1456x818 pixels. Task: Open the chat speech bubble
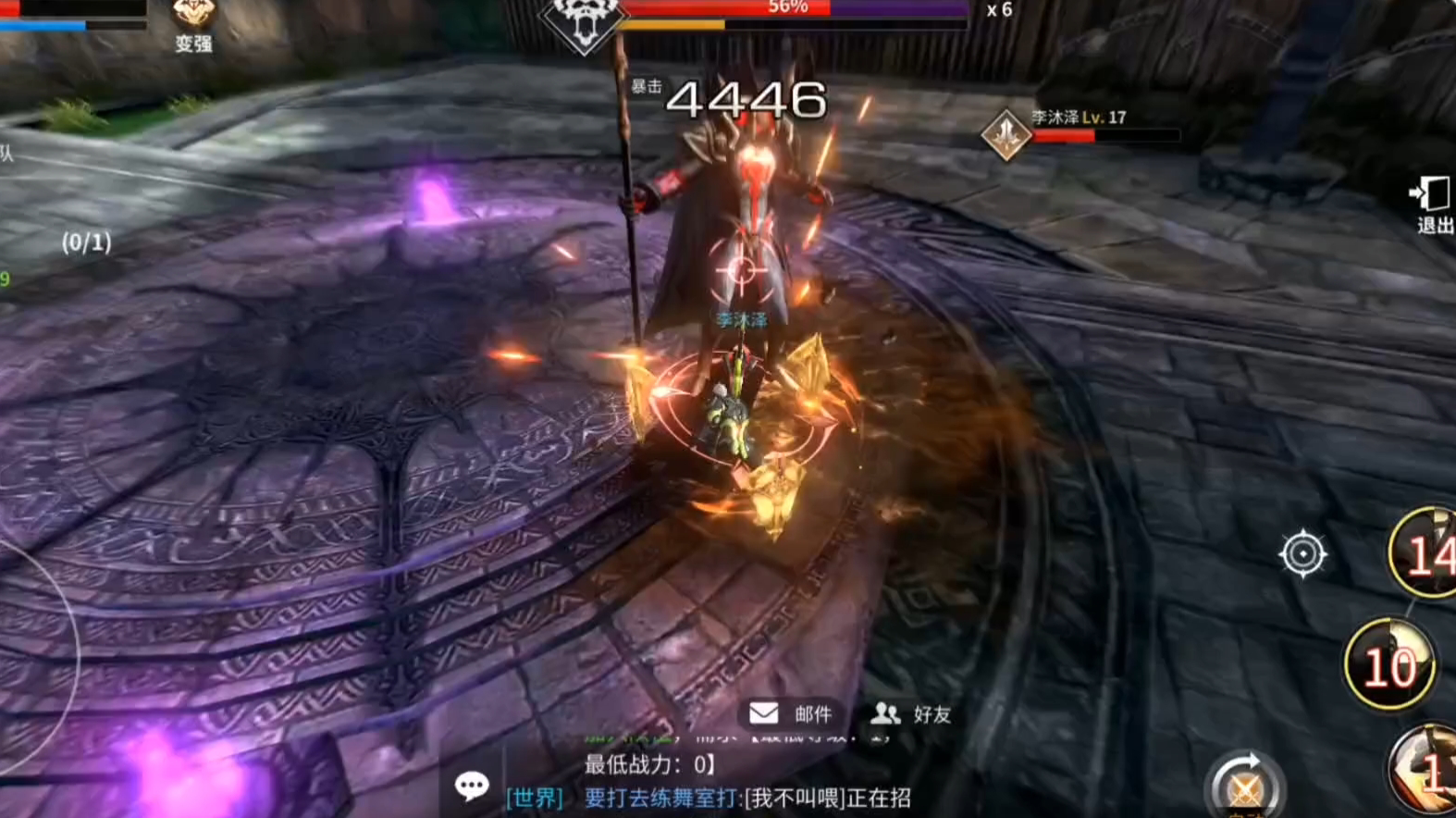pyautogui.click(x=472, y=787)
